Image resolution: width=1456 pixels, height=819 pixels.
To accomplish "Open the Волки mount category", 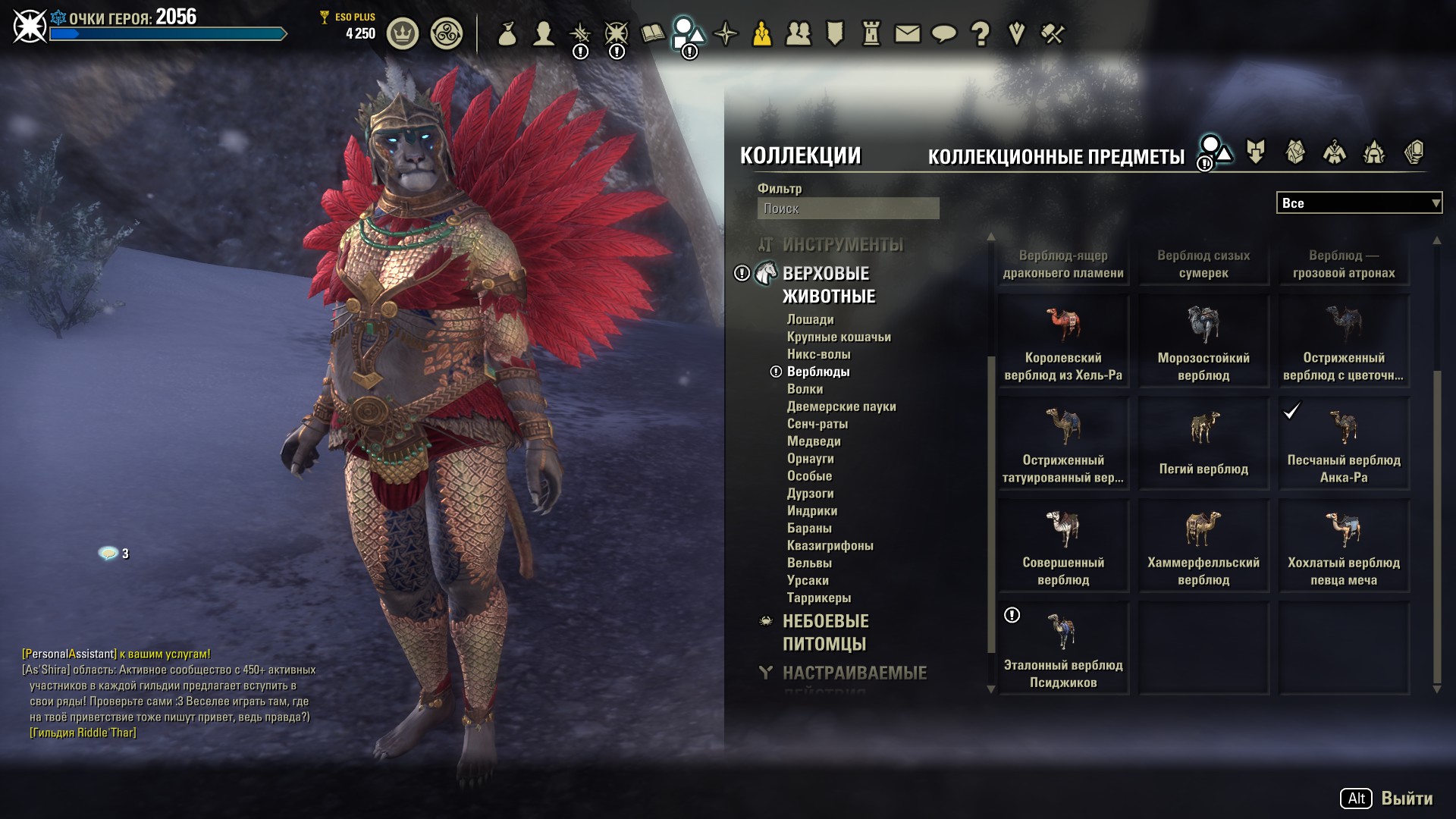I will pos(805,389).
